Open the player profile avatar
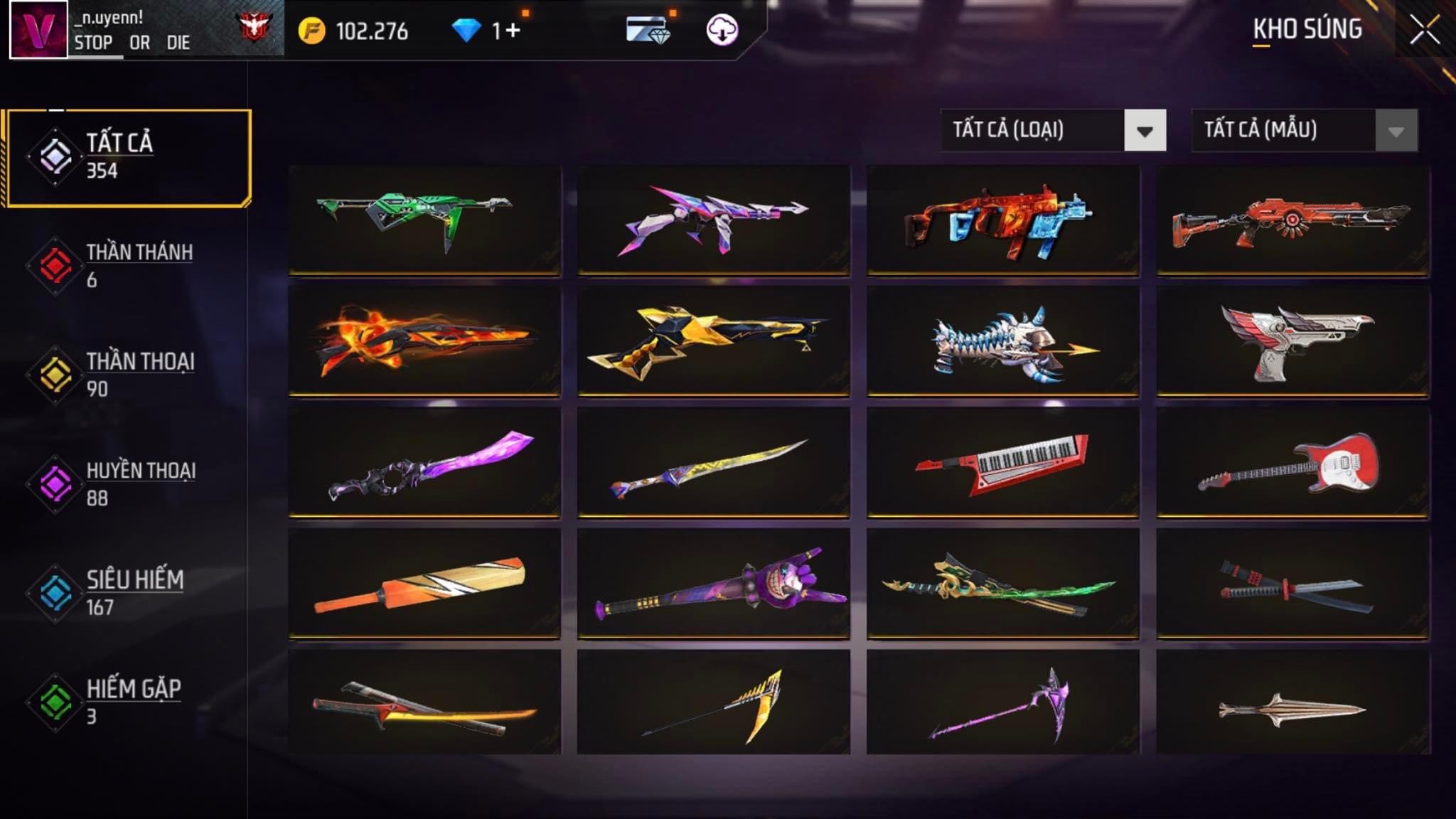Screen dimensions: 1456x819 click(38, 30)
